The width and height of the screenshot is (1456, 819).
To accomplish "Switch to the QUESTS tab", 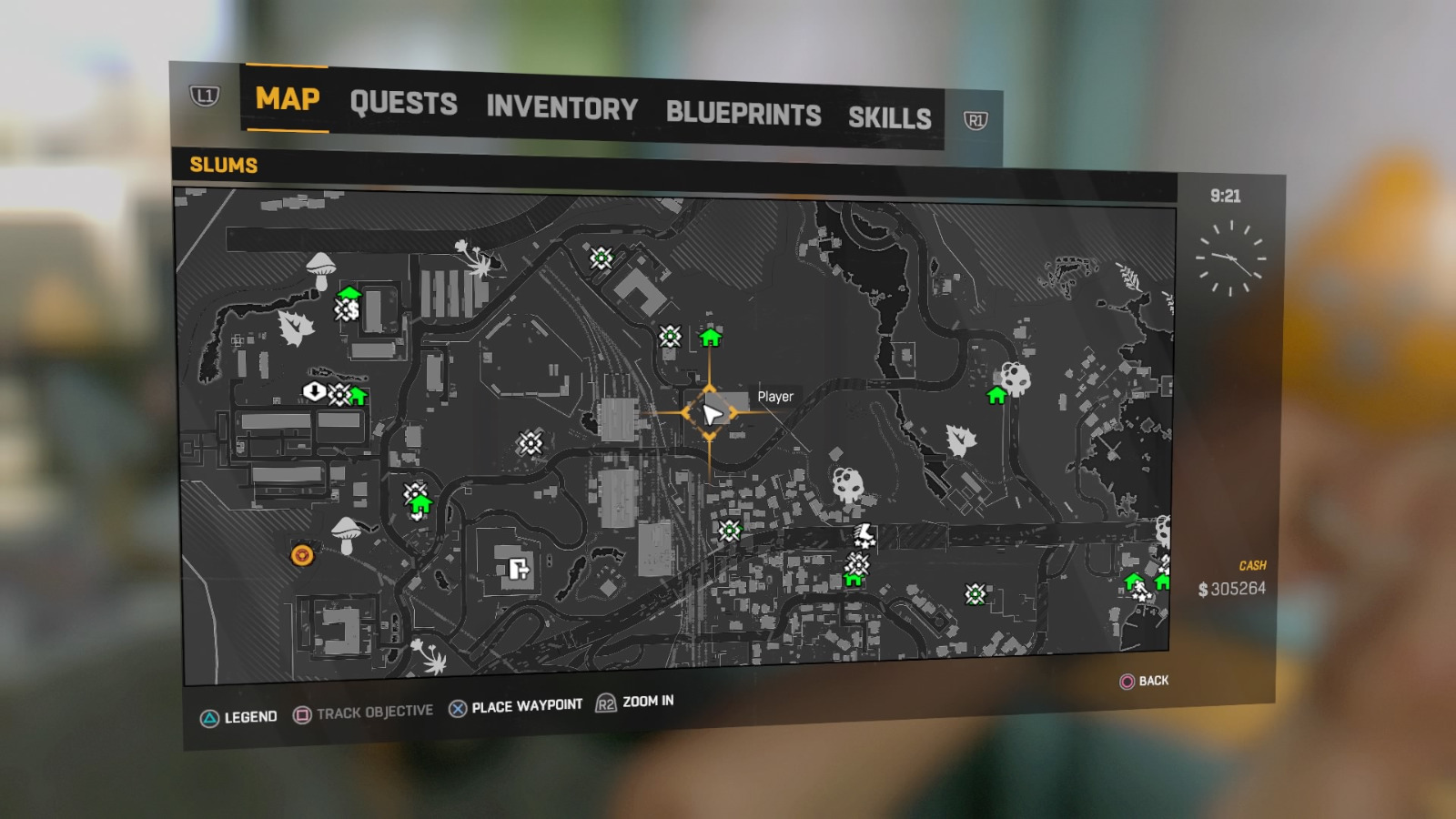I will tap(404, 103).
